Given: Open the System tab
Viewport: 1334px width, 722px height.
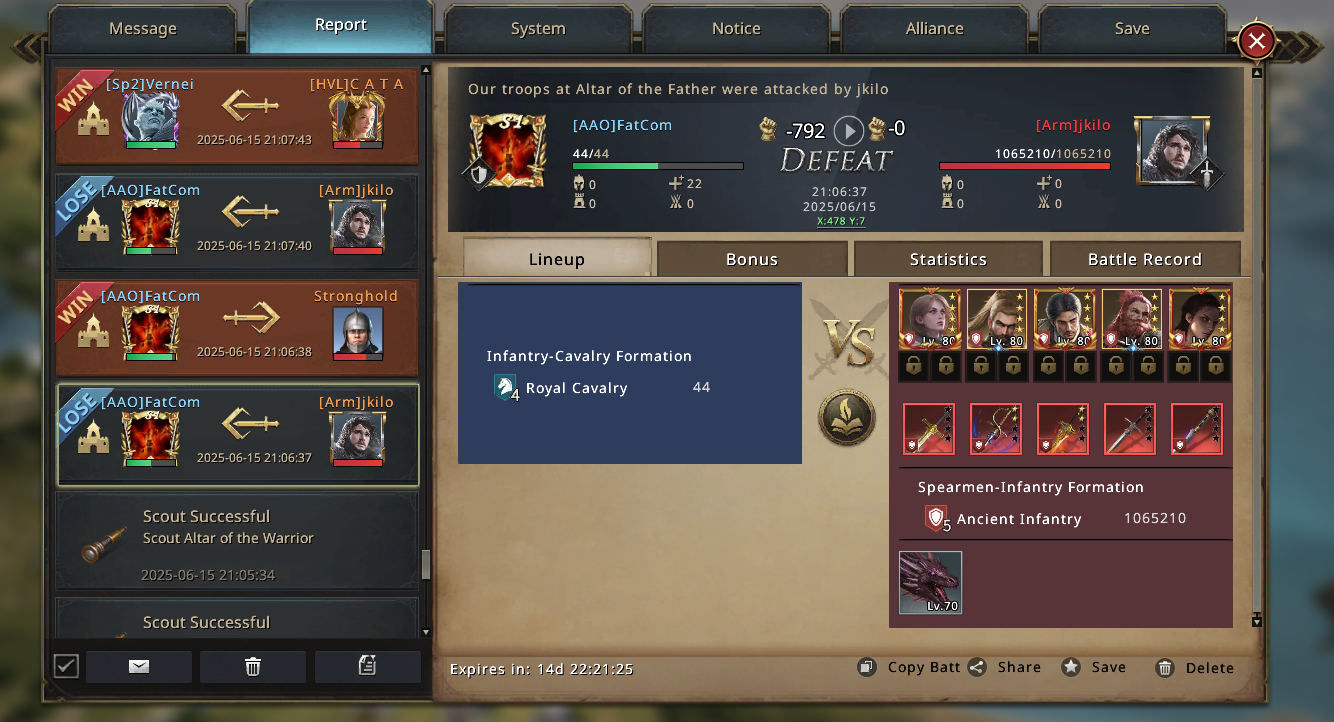Looking at the screenshot, I should [538, 29].
